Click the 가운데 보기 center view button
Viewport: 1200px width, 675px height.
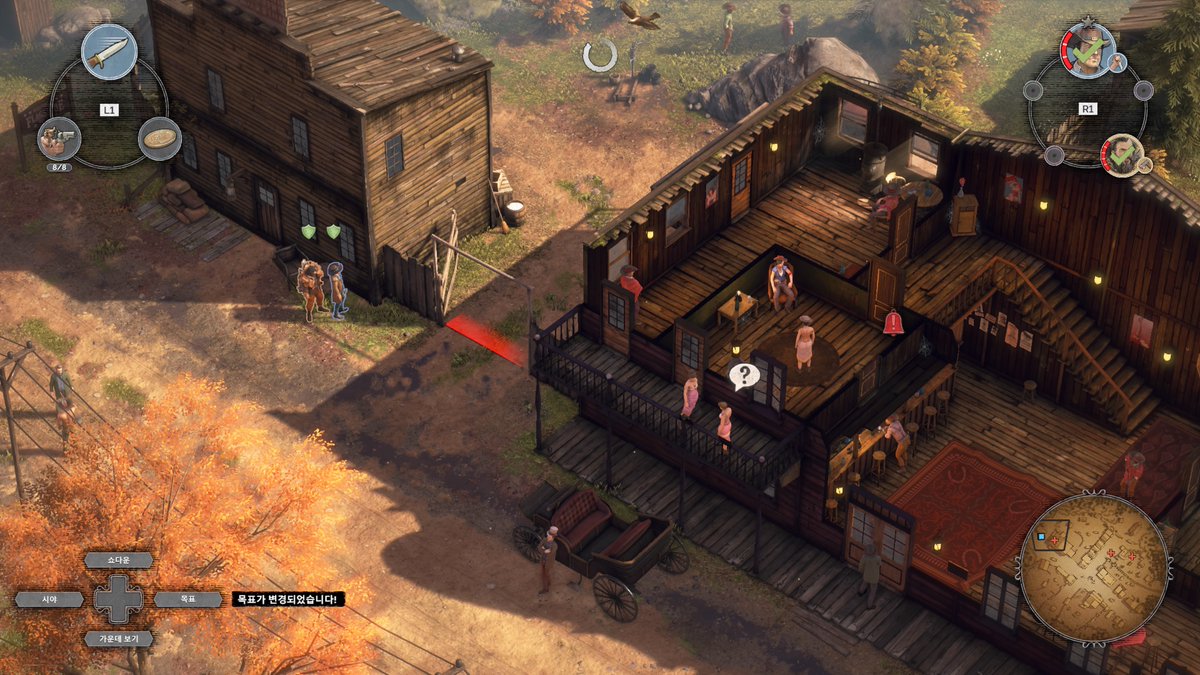click(119, 638)
